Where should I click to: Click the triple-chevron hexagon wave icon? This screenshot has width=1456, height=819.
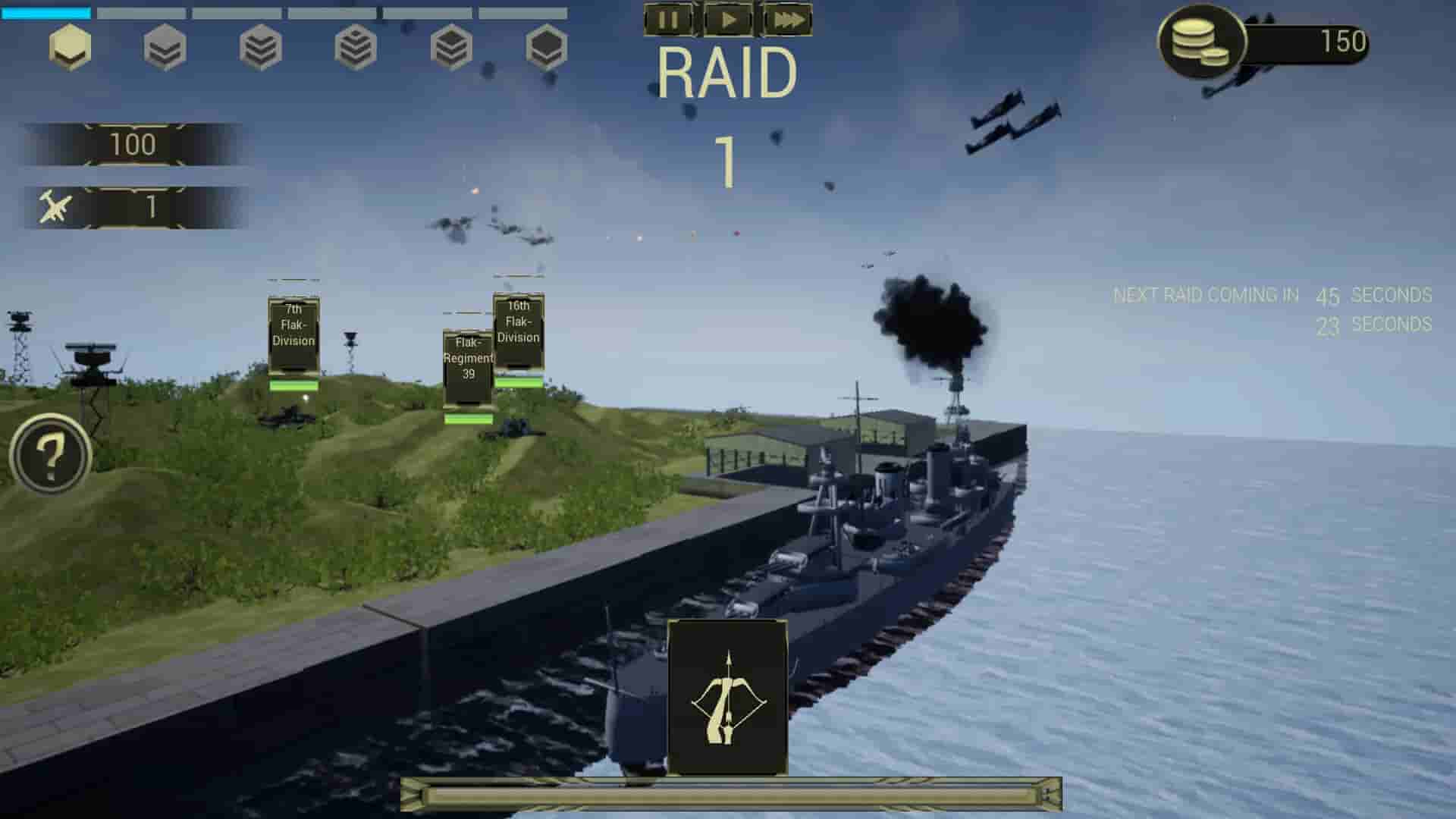[x=258, y=48]
